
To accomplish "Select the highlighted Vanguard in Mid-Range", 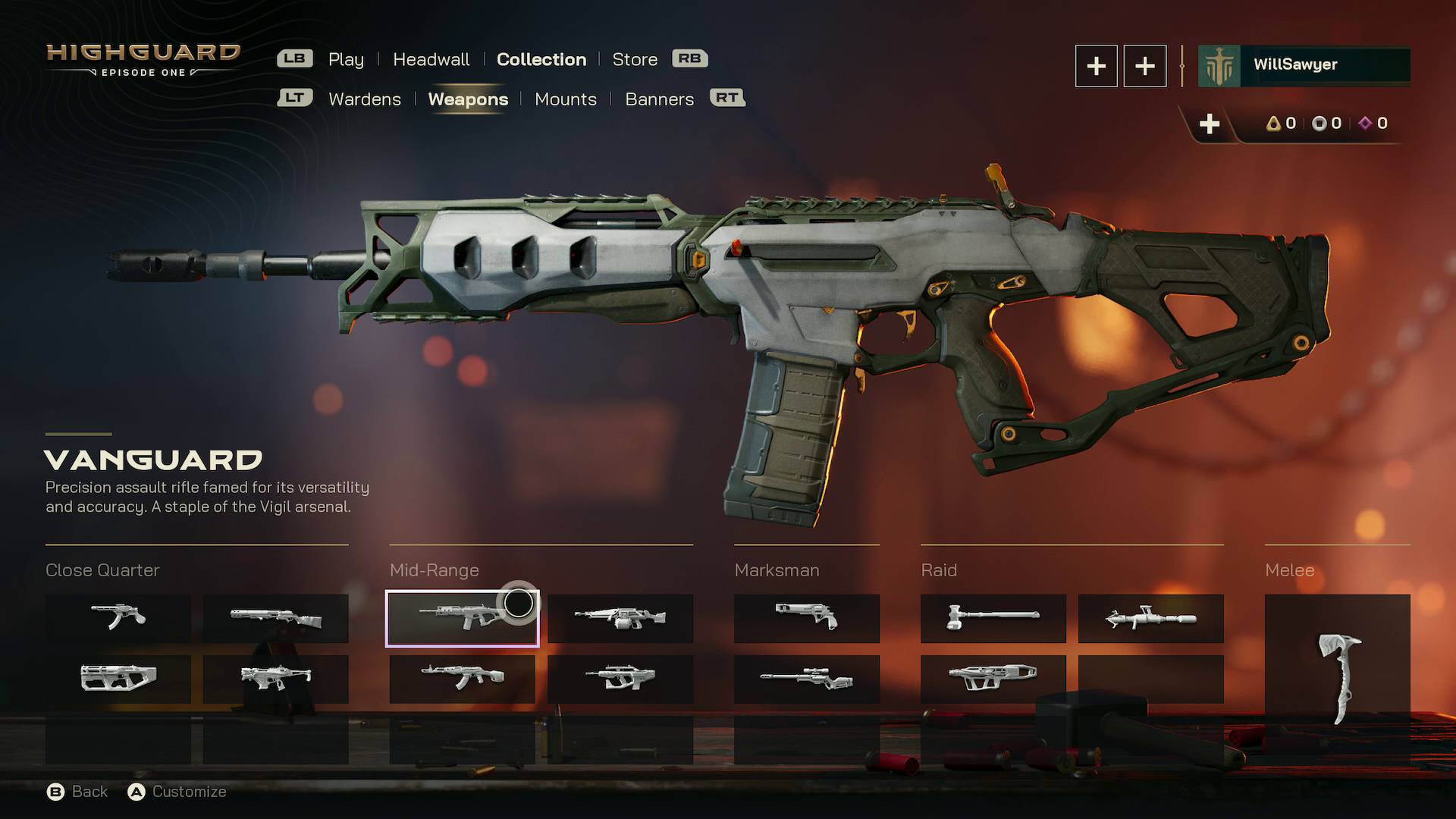I will (x=463, y=620).
